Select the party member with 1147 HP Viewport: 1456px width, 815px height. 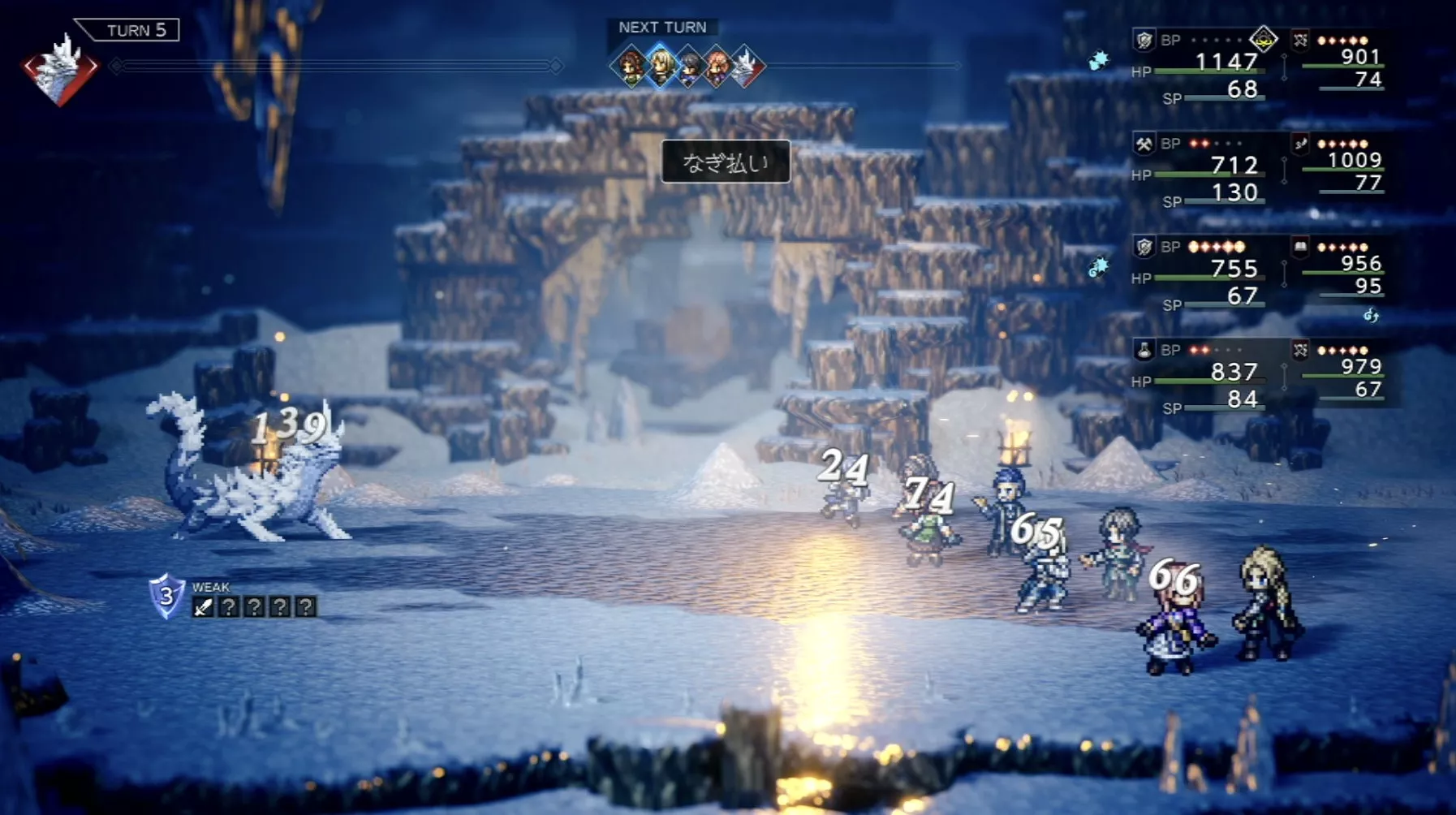coord(1226,62)
